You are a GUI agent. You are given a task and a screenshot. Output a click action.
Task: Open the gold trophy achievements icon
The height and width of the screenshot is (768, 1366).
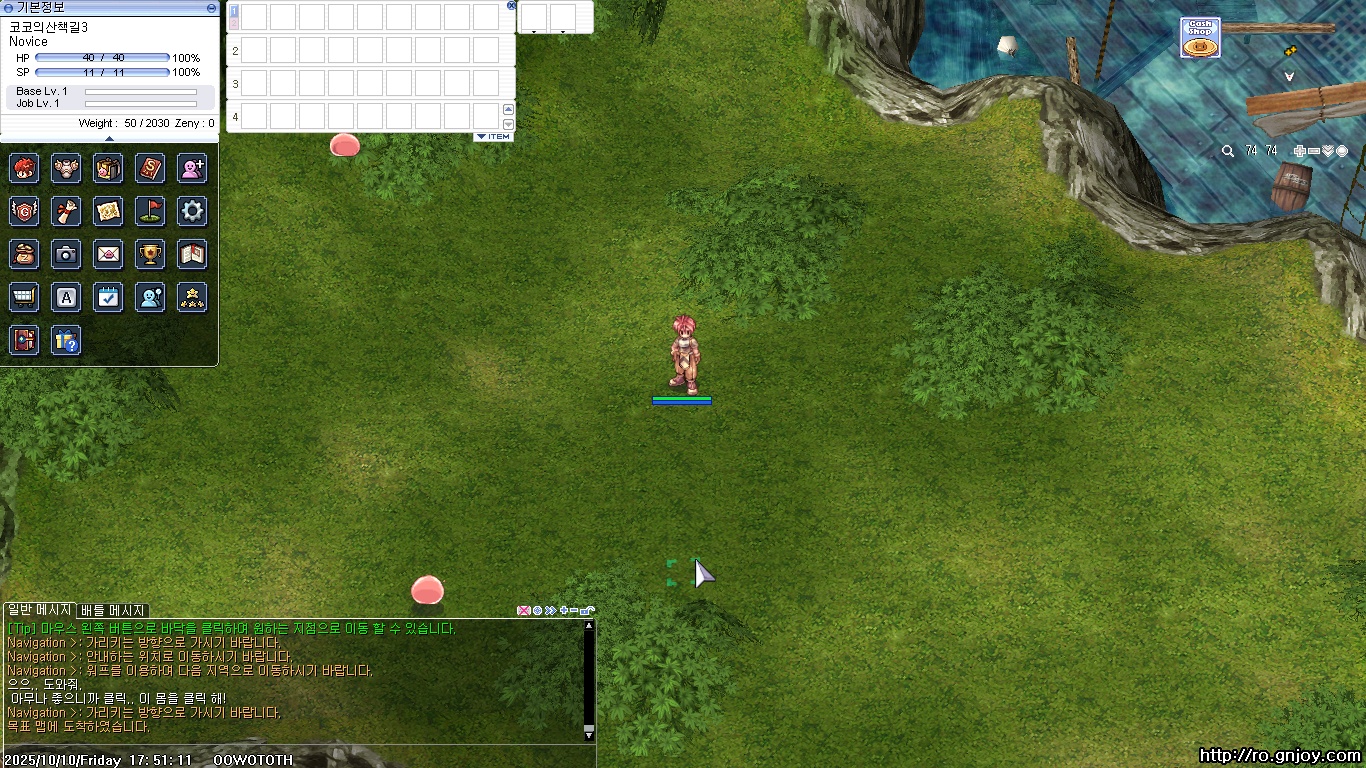(150, 255)
